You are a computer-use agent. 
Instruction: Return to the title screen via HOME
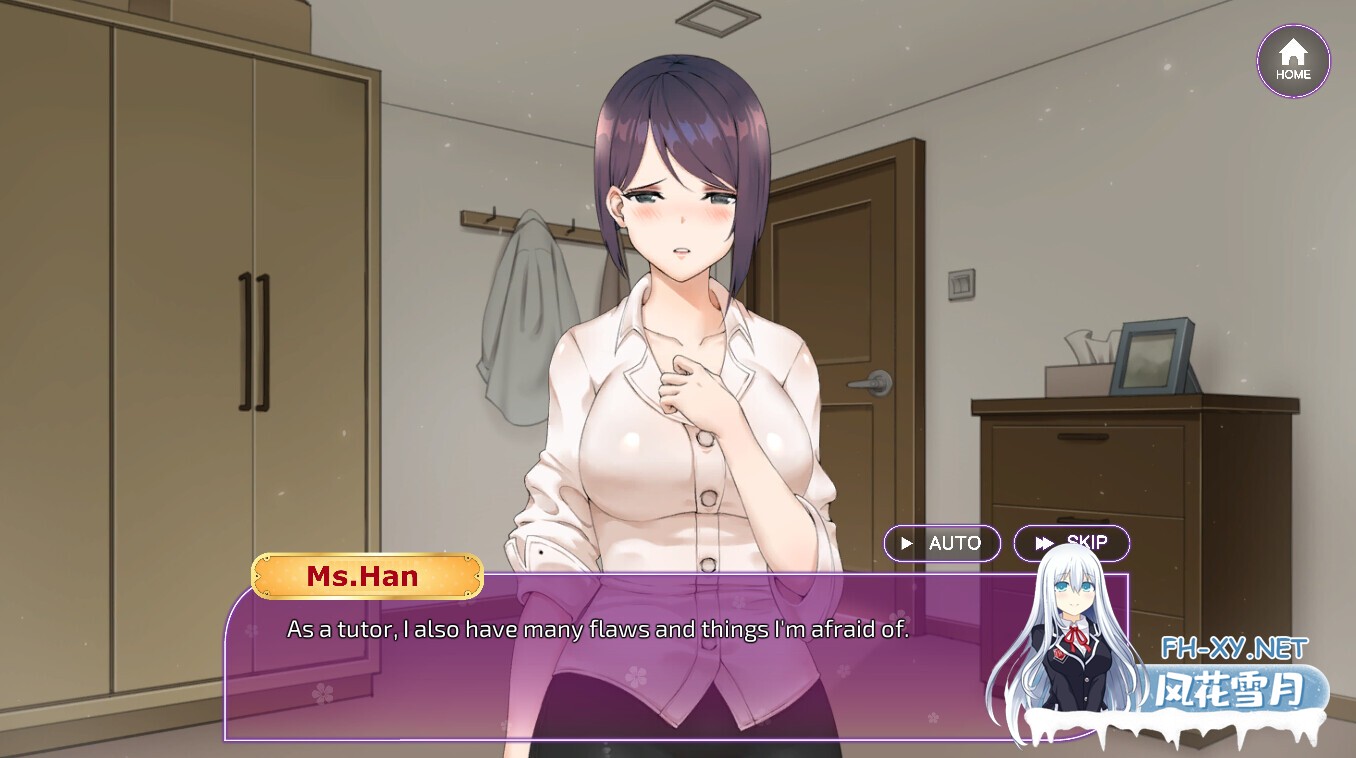coord(1293,60)
